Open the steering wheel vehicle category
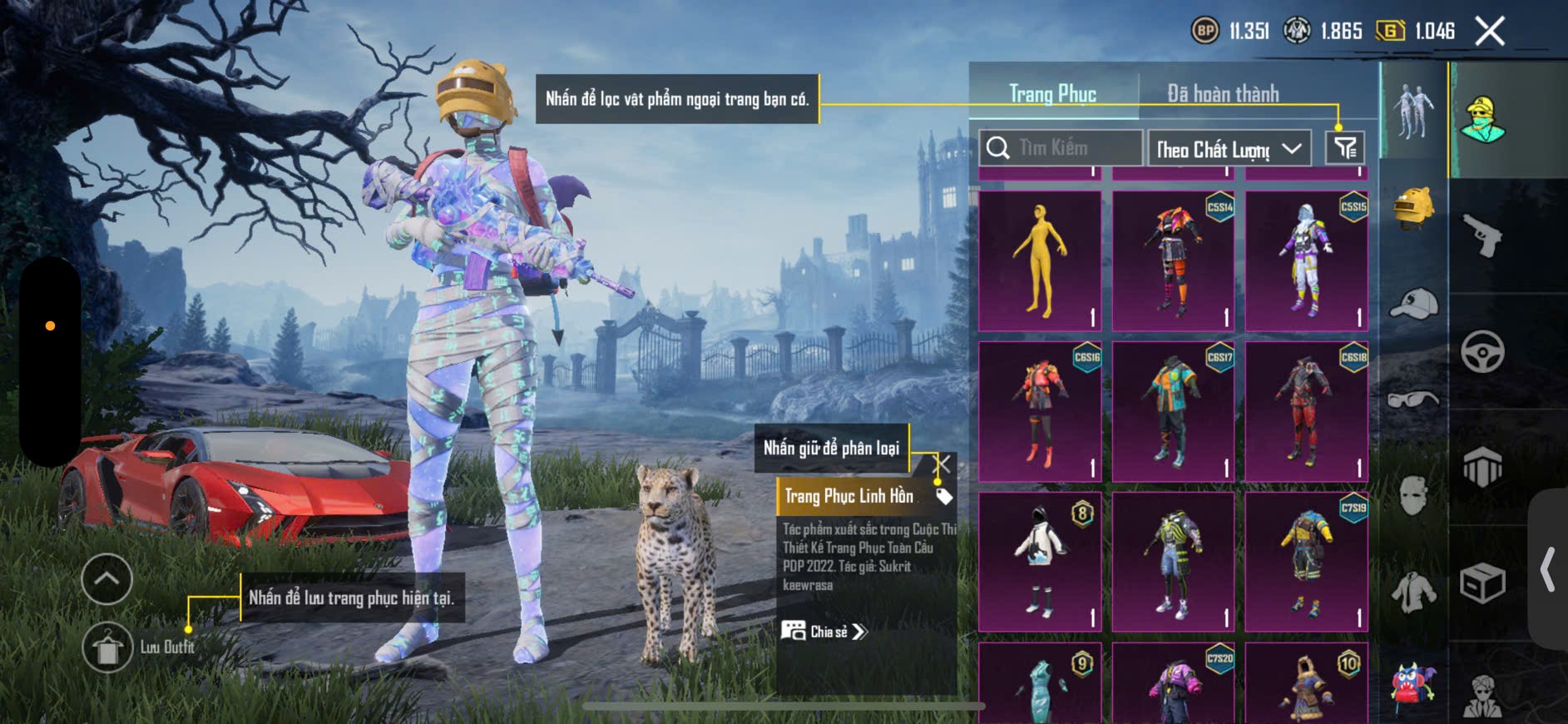 1482,352
